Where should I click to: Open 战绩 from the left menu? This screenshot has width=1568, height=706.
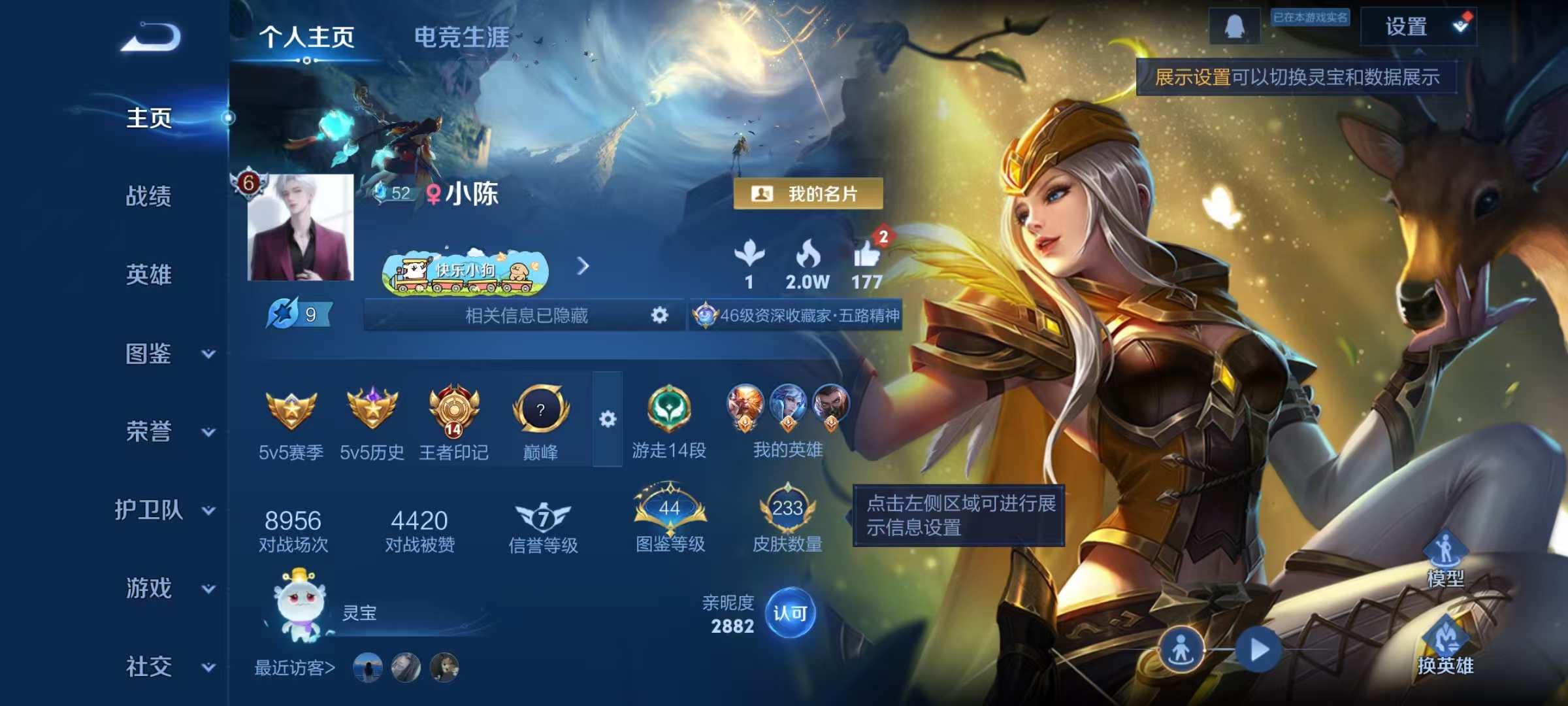point(149,197)
